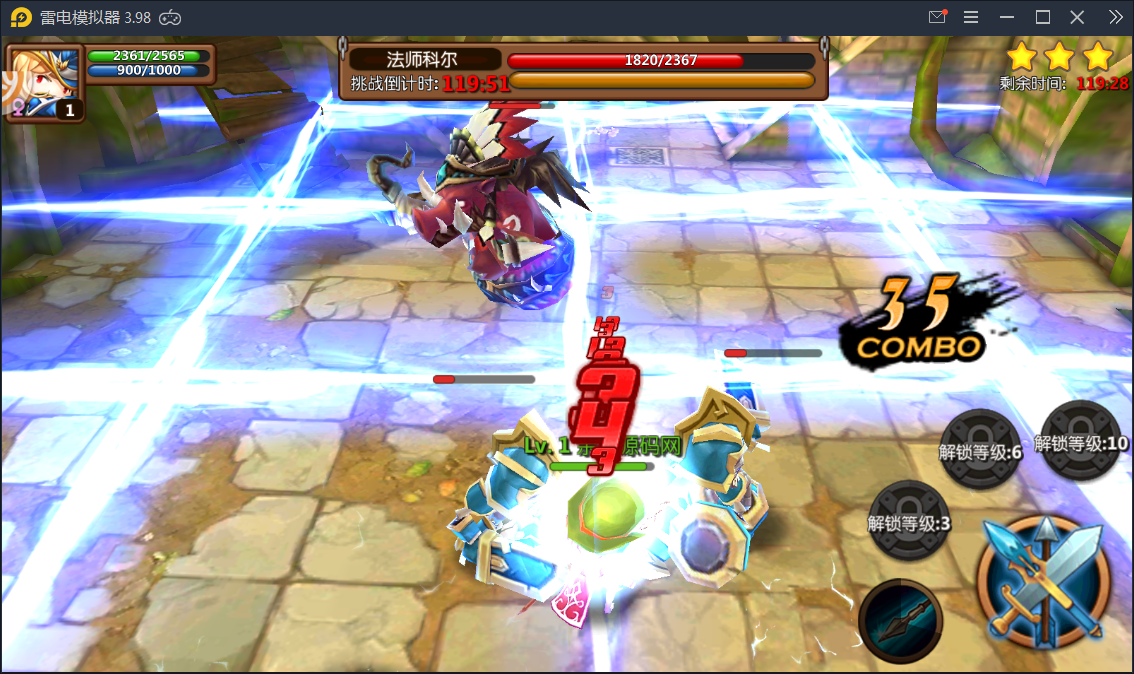The width and height of the screenshot is (1134, 674).
Task: Minimize the emulator window
Action: tap(1007, 17)
